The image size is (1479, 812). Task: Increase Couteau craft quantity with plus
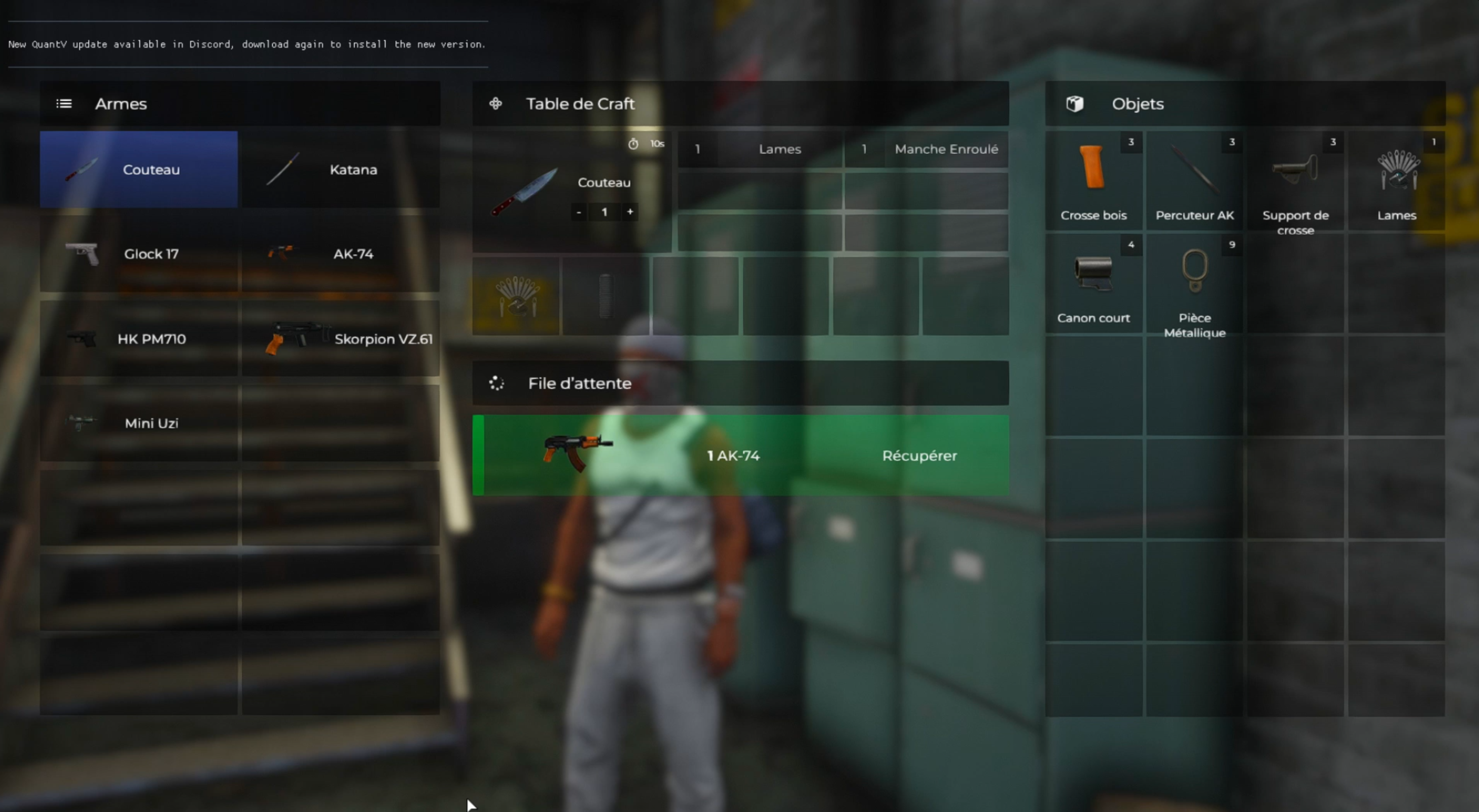[x=630, y=212]
